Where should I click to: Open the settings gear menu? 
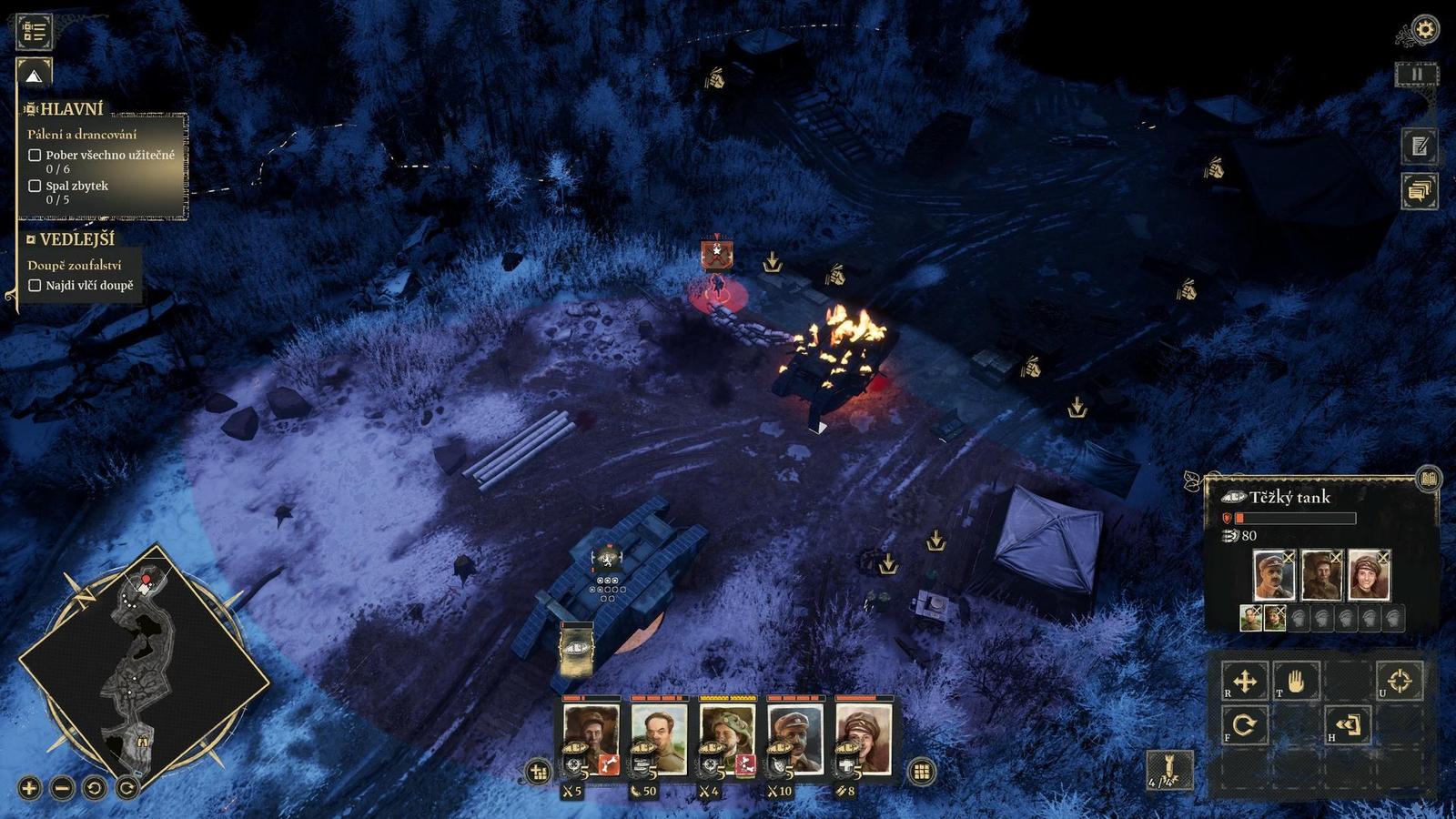coord(1424,30)
